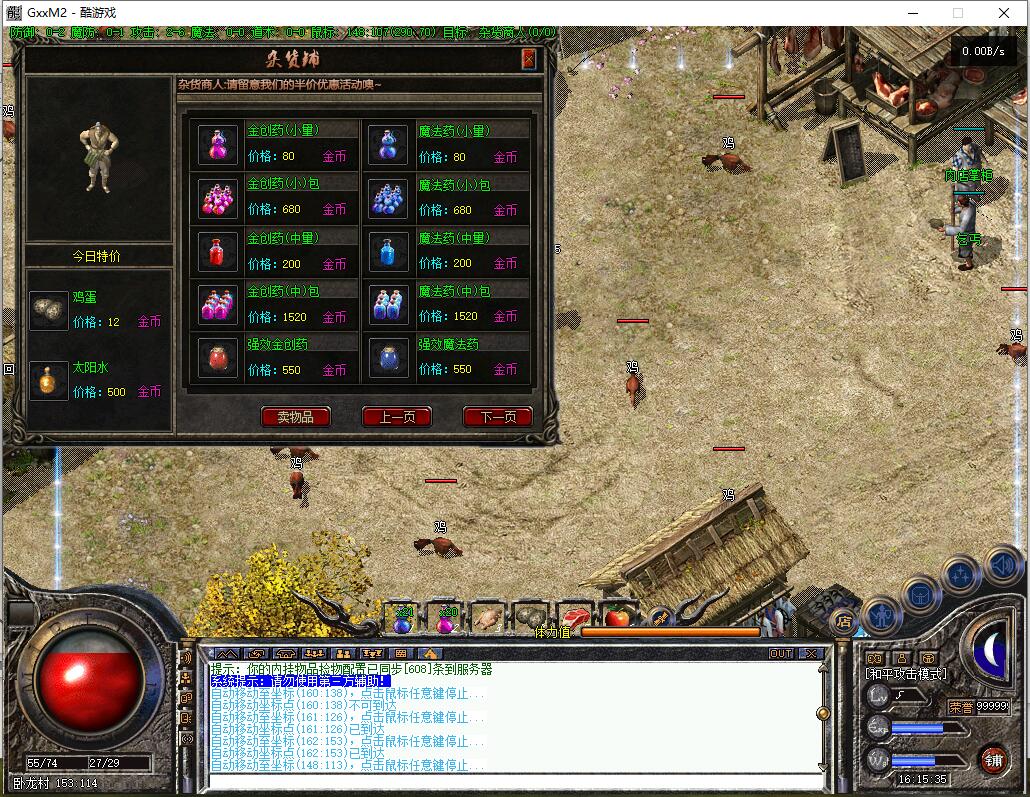This screenshot has height=797, width=1030.
Task: Select 金创药(中量) red potion
Action: 216,251
